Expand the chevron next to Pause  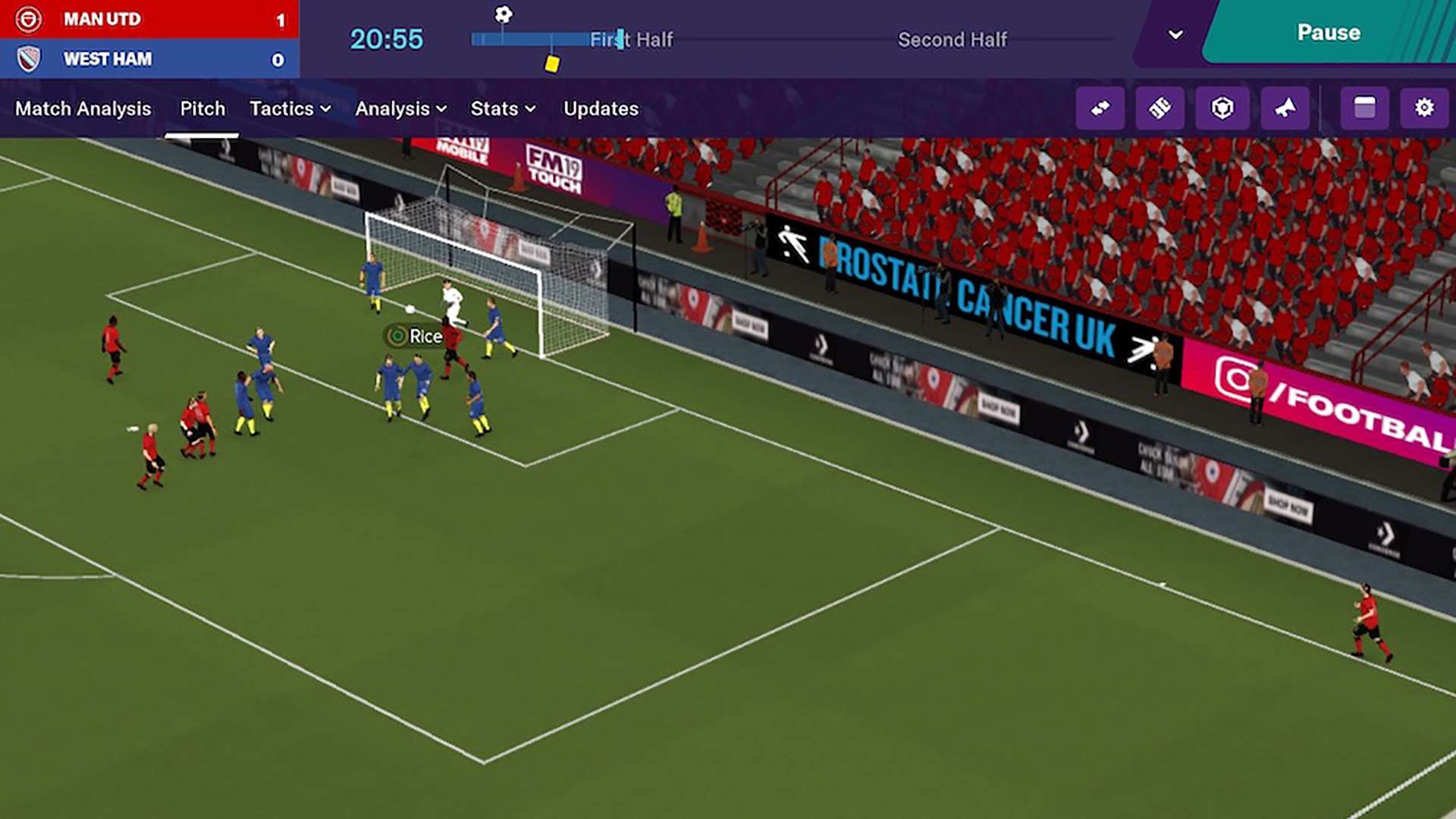pyautogui.click(x=1174, y=34)
